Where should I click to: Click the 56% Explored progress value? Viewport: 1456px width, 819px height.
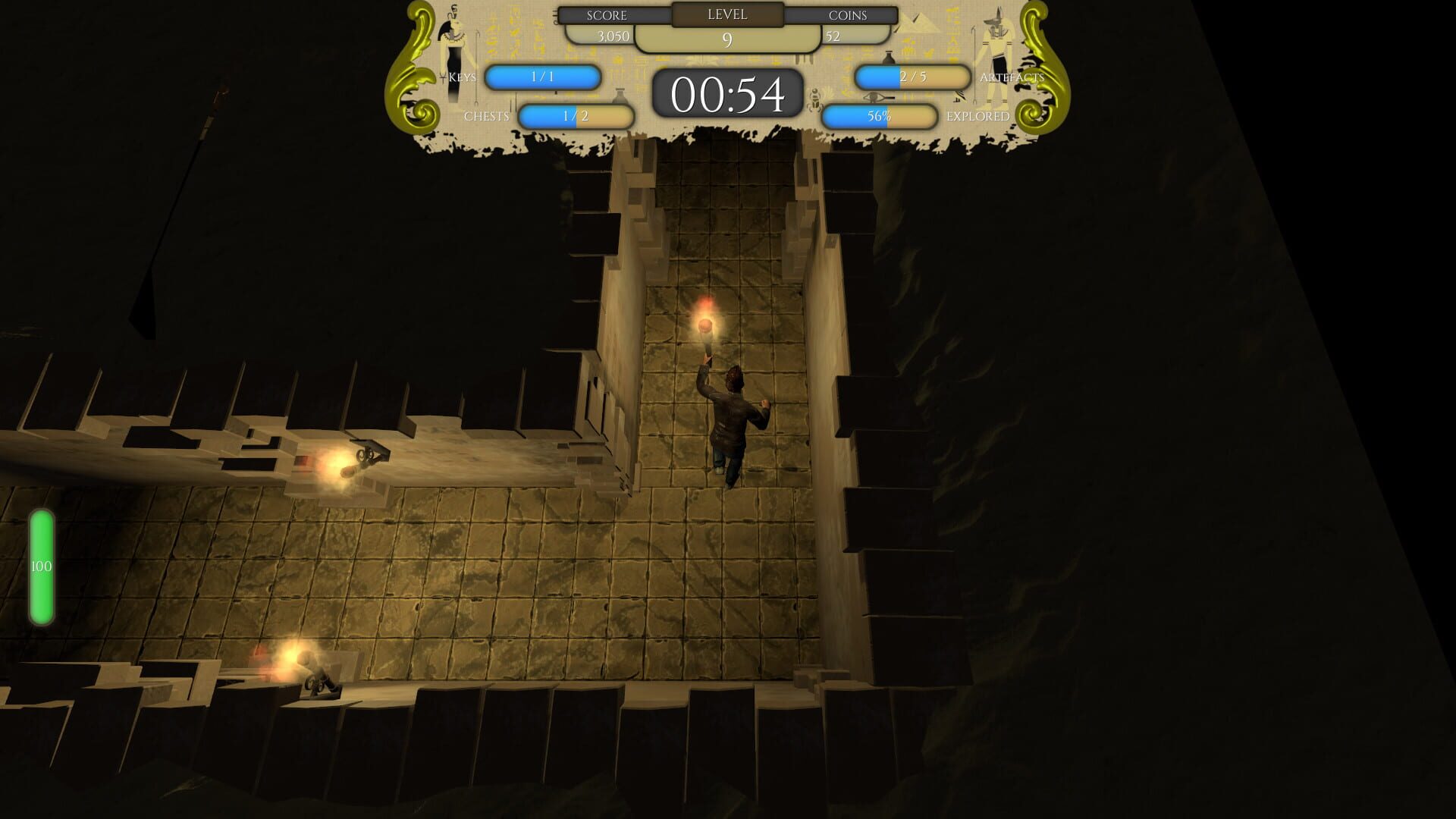pos(880,117)
